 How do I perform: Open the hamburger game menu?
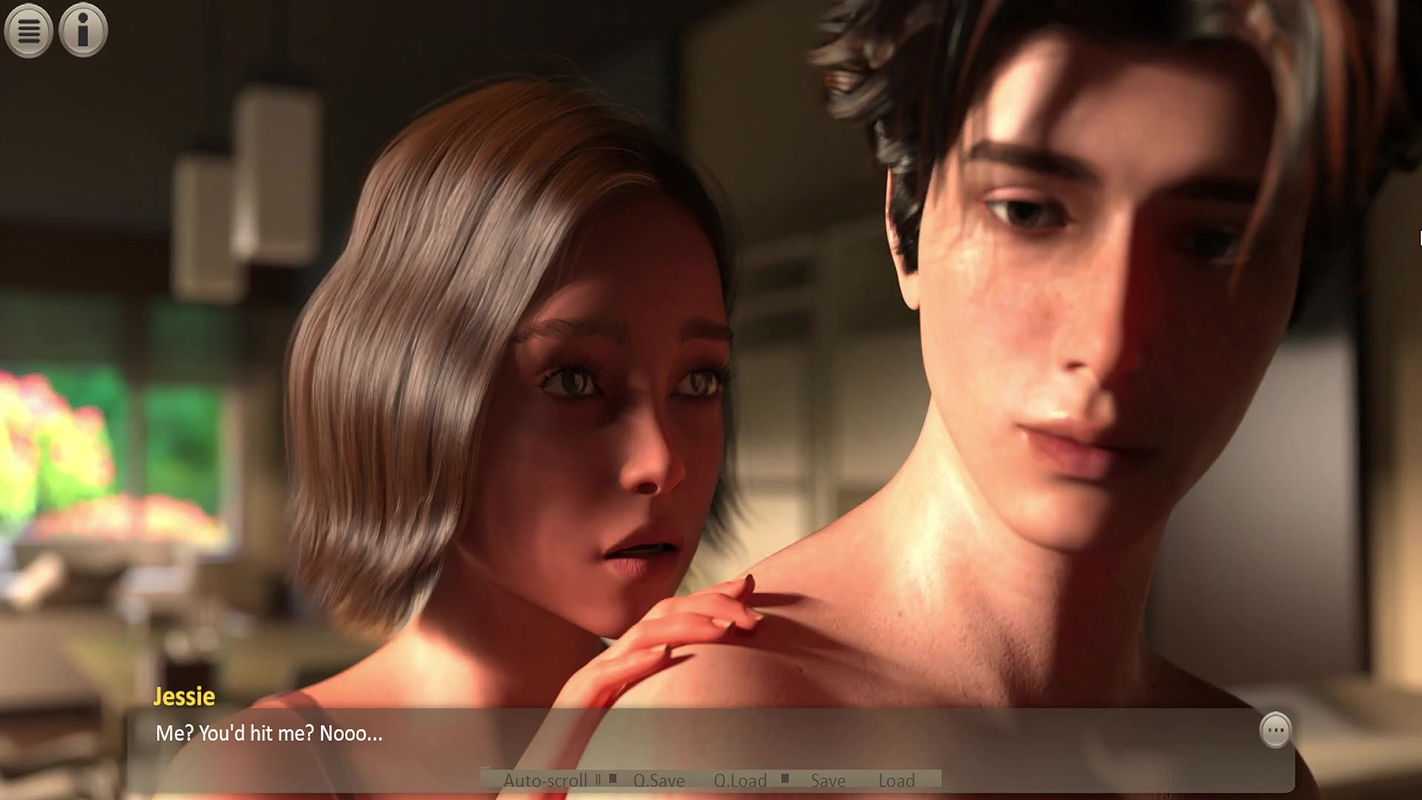click(x=28, y=29)
